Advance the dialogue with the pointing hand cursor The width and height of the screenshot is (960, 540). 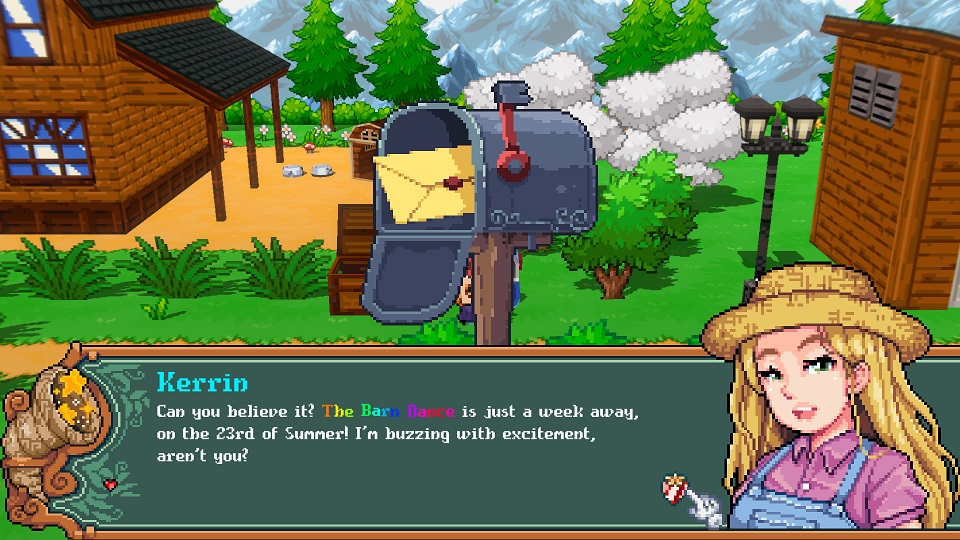pos(692,500)
